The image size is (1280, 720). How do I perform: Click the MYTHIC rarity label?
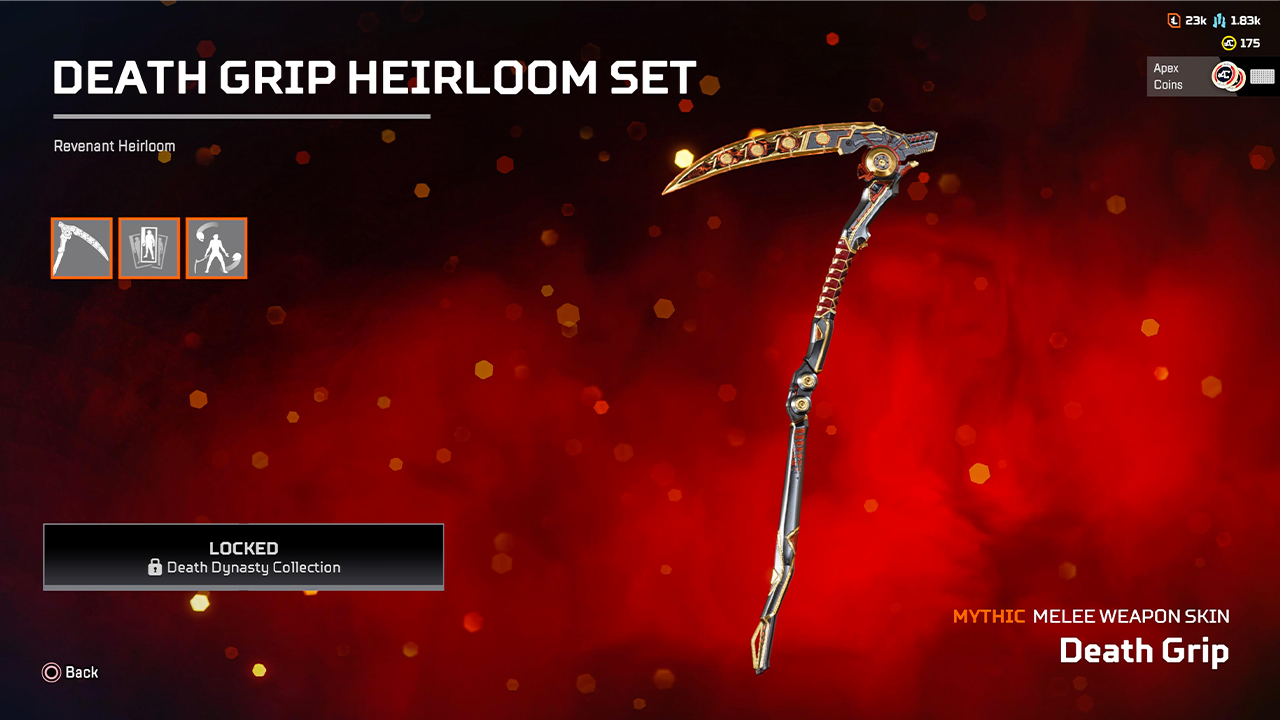(988, 617)
